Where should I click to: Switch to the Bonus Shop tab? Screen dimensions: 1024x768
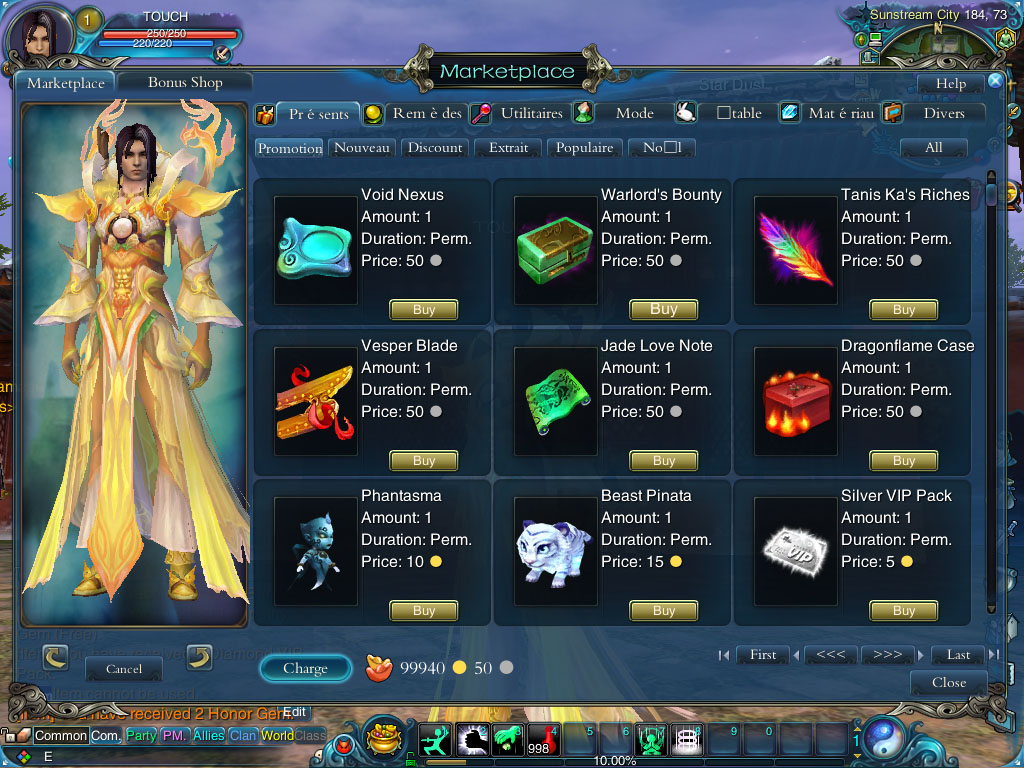point(185,83)
